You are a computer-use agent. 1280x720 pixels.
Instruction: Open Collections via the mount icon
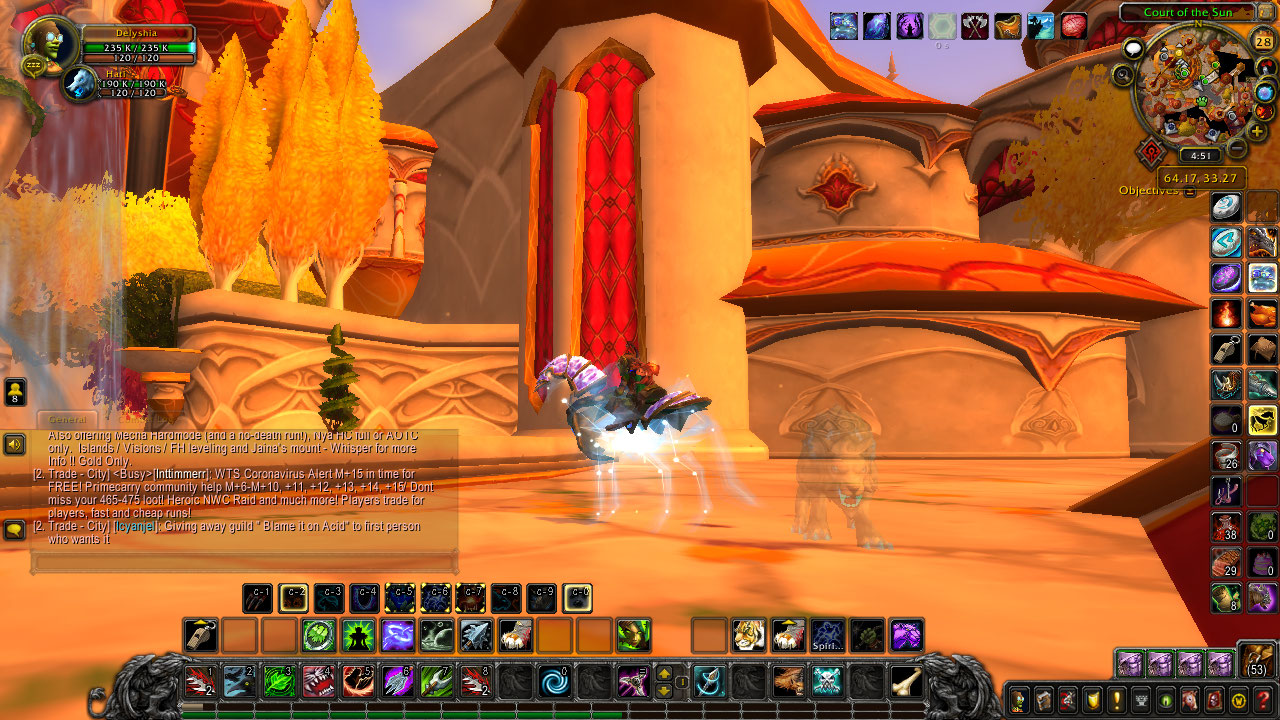[x=1191, y=698]
